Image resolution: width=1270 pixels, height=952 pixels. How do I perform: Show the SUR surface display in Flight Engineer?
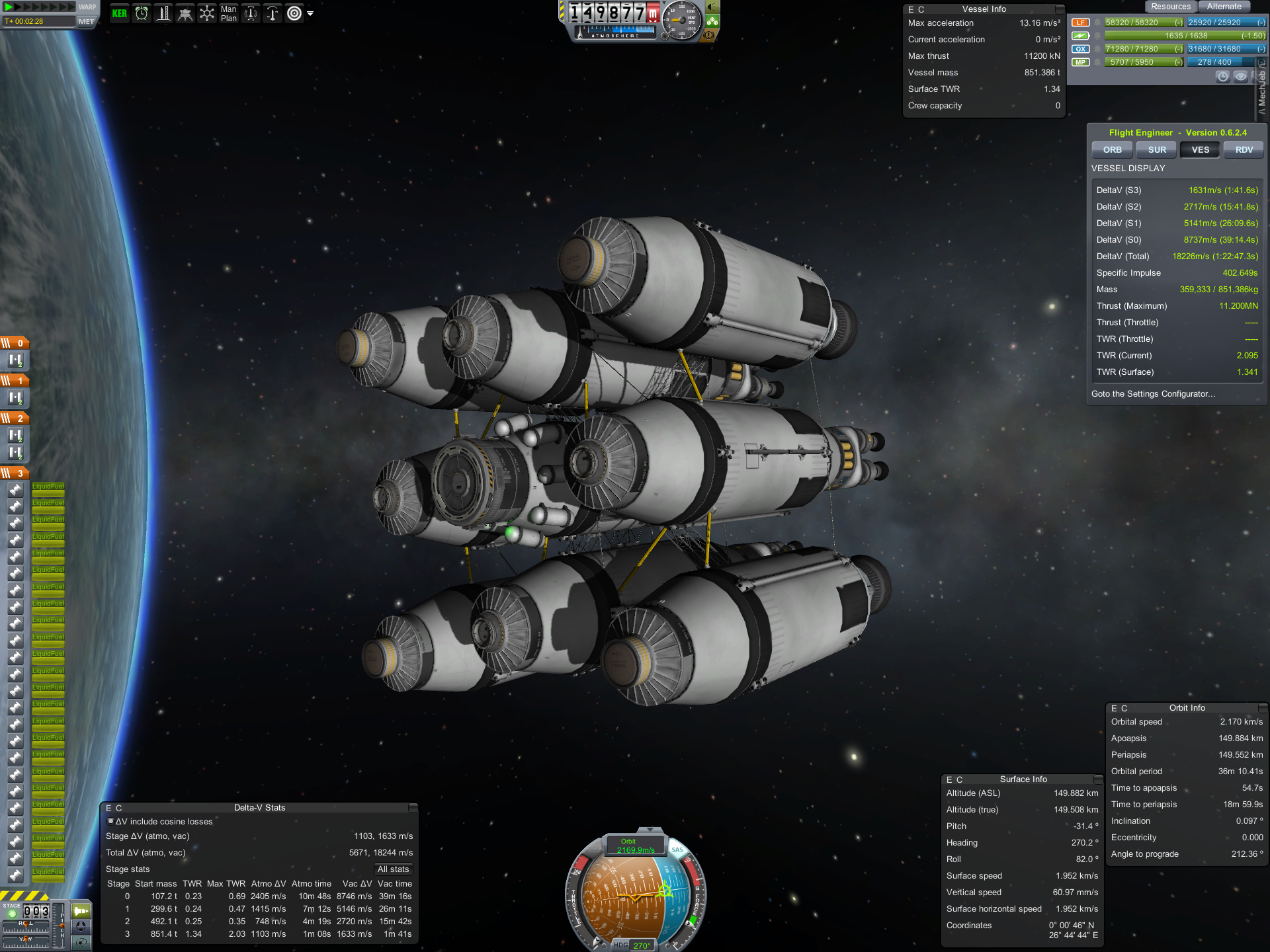[1157, 150]
